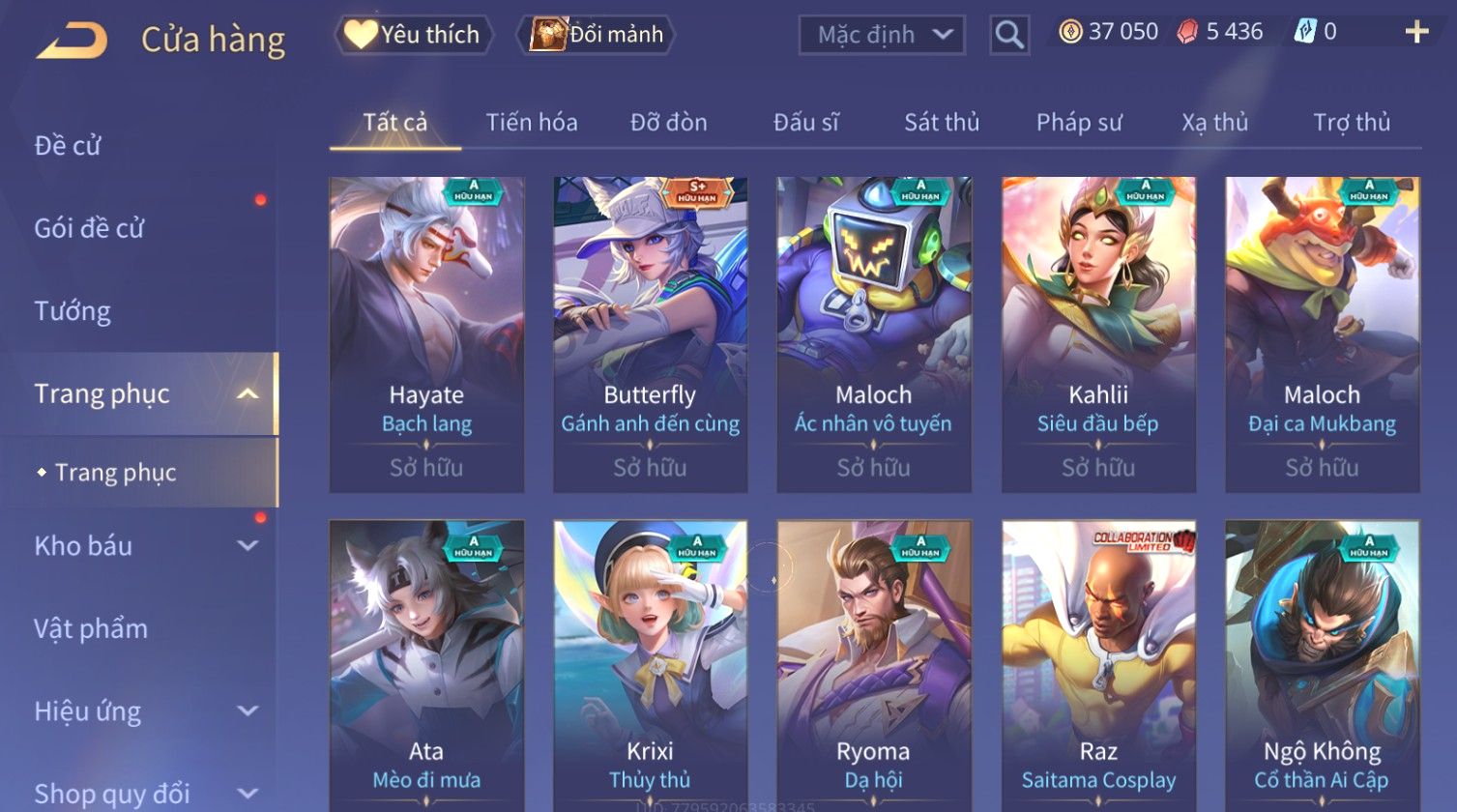Select Hayate Bạch lang skin card
Screen dimensions: 1457x812
pyautogui.click(x=426, y=333)
